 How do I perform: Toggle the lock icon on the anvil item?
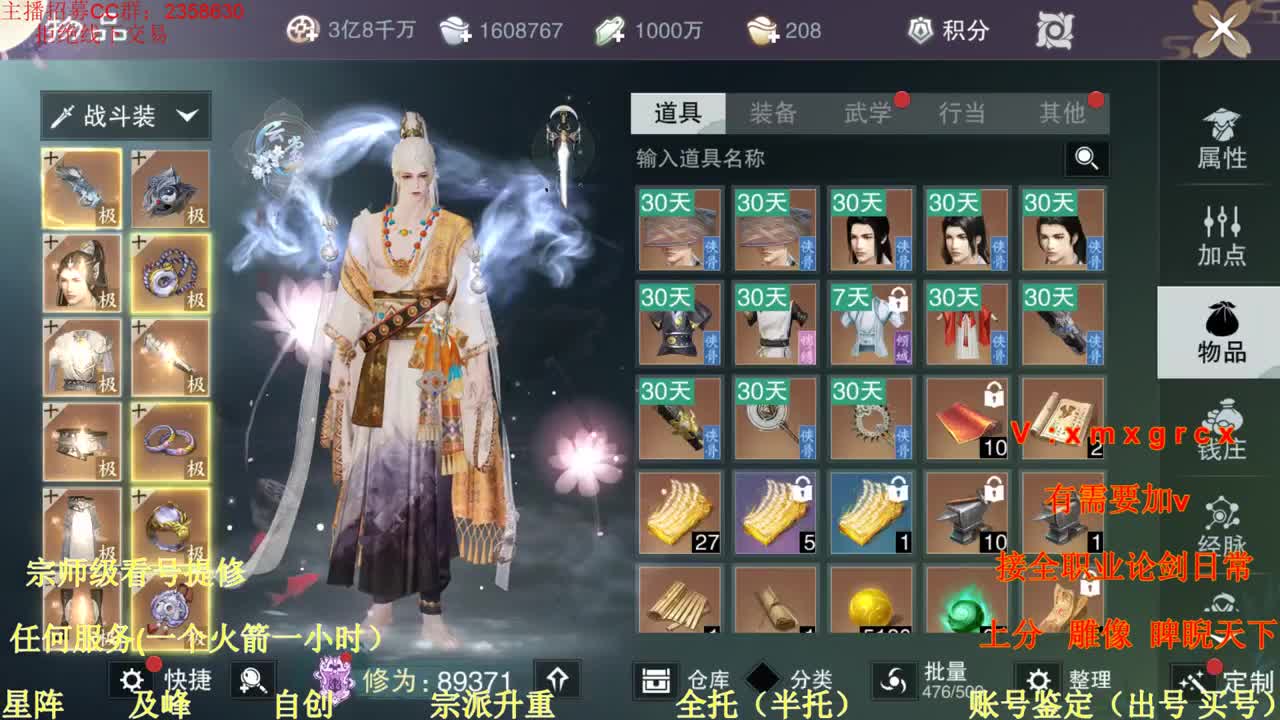pyautogui.click(x=994, y=488)
